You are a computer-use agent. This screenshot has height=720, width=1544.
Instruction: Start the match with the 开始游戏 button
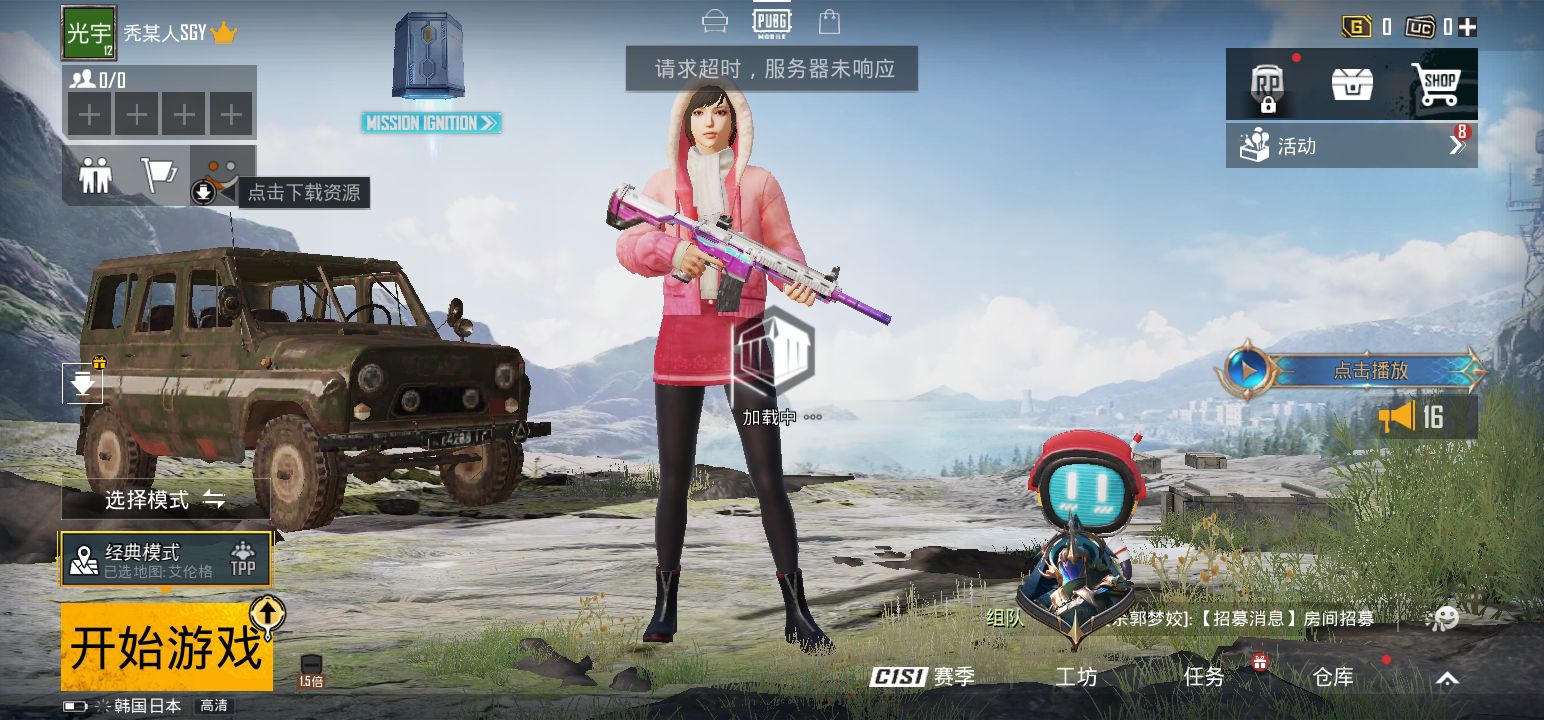(166, 646)
